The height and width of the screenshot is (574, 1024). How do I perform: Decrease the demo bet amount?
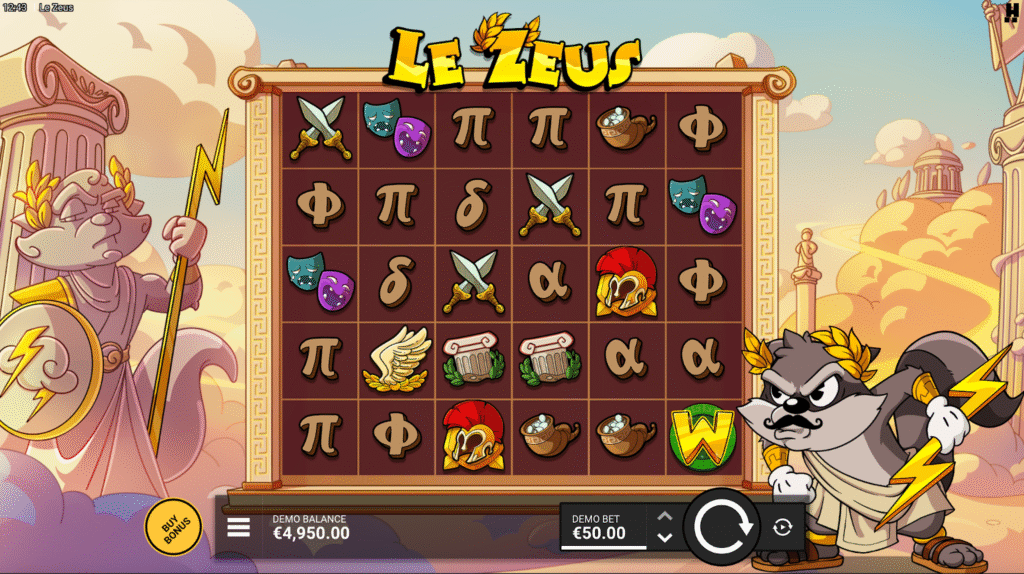point(664,538)
